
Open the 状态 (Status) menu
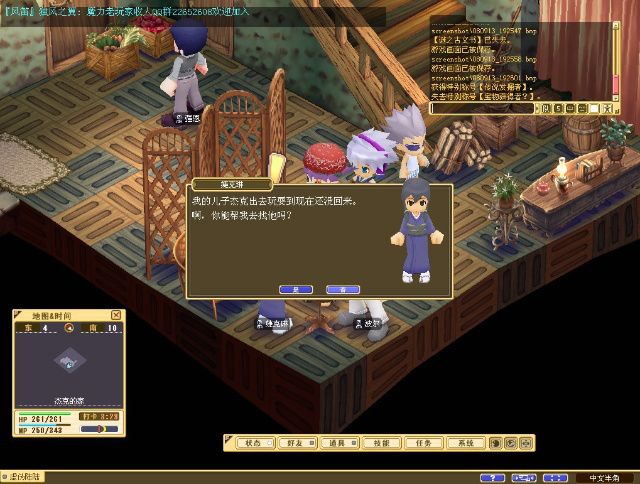(x=252, y=443)
